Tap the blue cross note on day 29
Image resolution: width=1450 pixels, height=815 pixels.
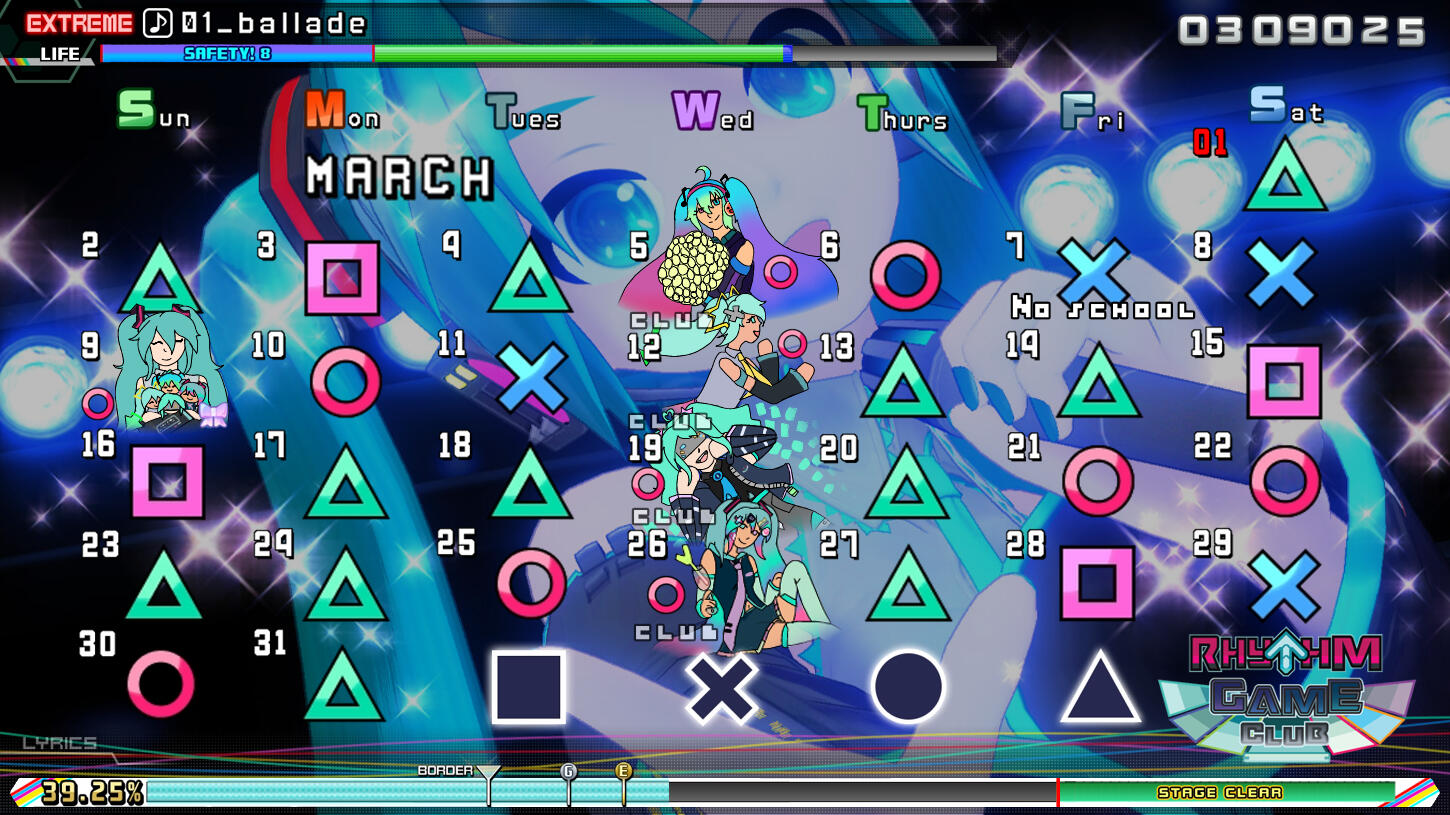tap(1284, 585)
